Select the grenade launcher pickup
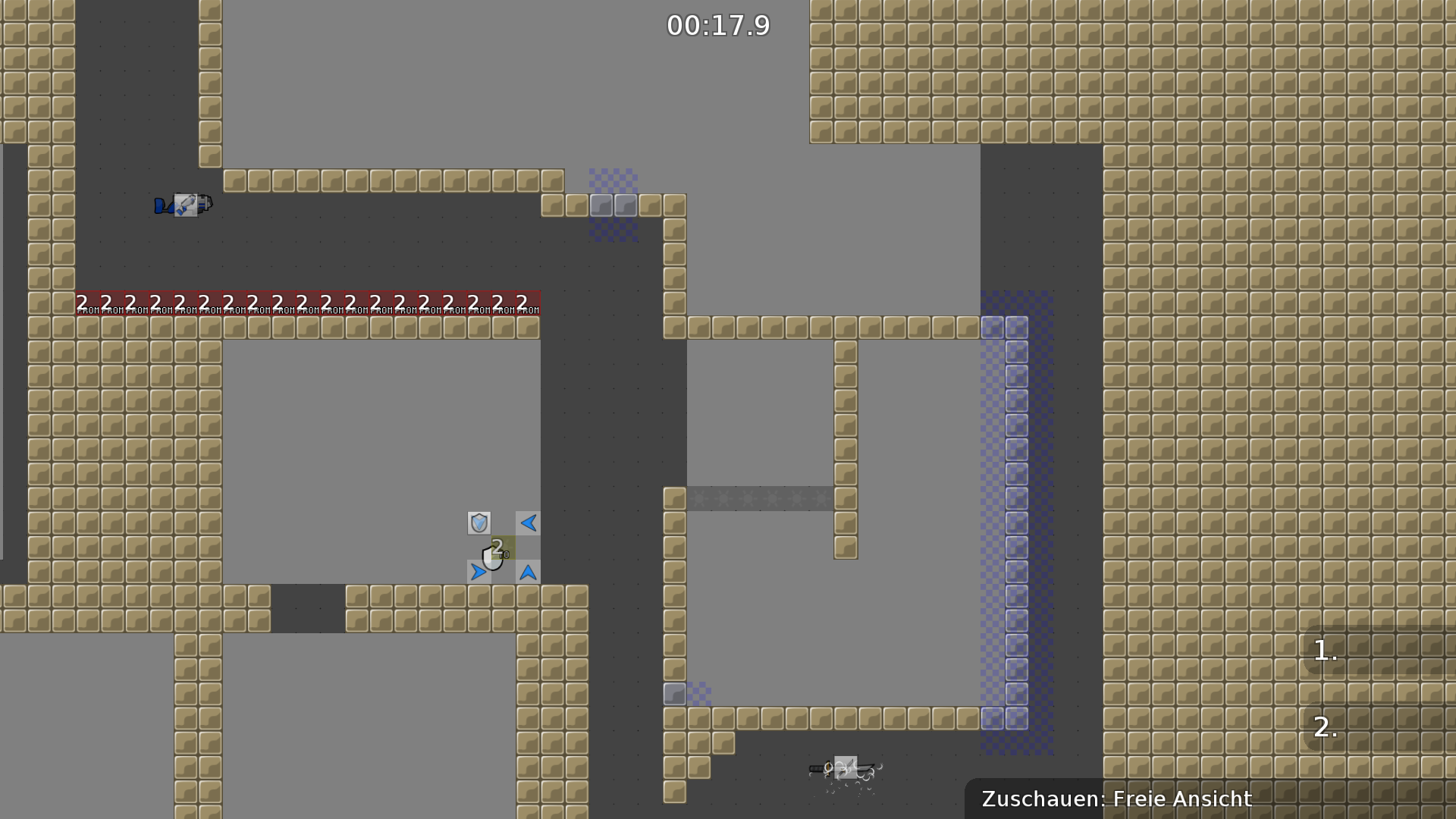Screen dimensions: 1456x819 (186, 205)
